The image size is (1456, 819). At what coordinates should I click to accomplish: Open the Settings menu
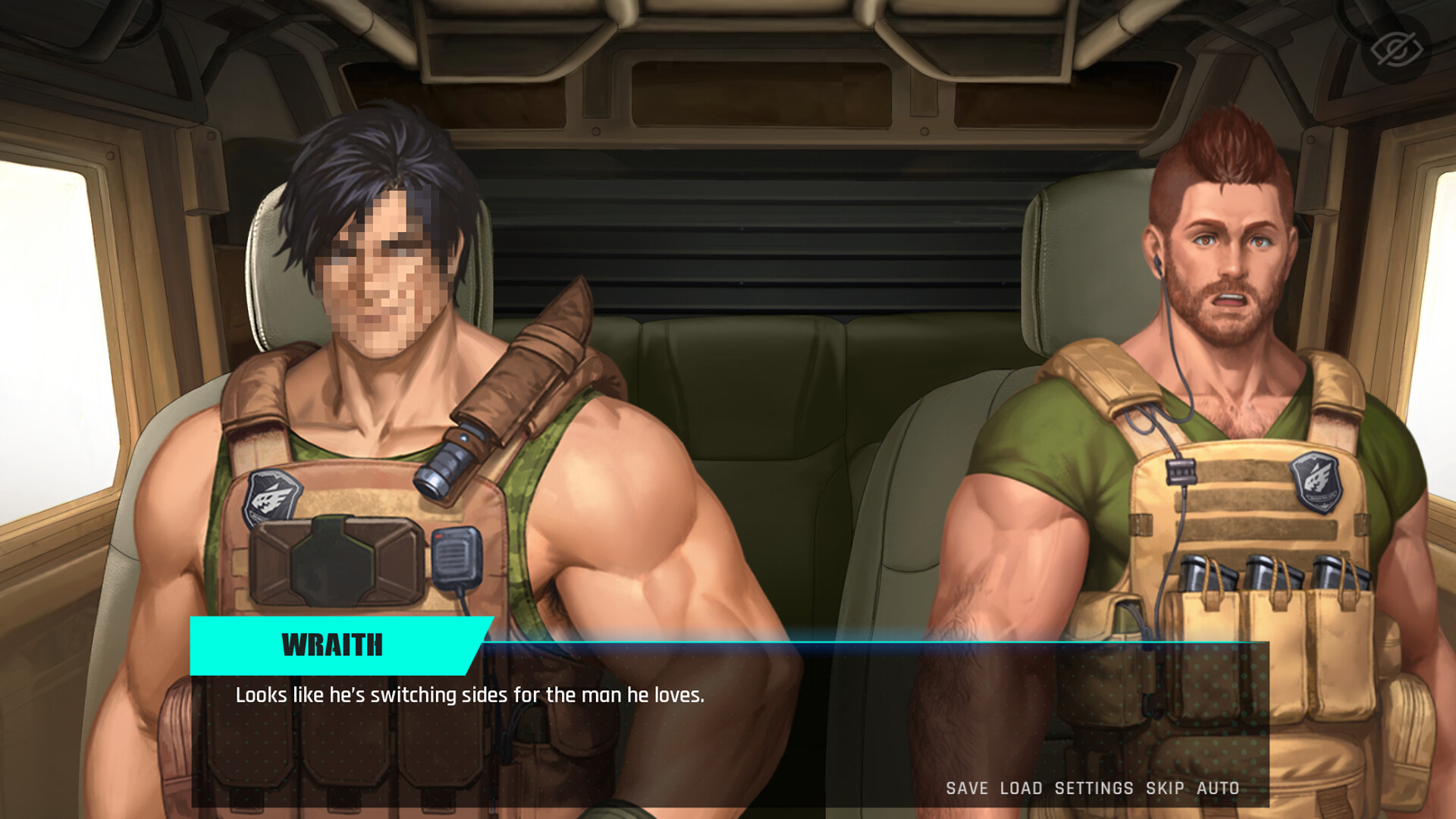1094,789
